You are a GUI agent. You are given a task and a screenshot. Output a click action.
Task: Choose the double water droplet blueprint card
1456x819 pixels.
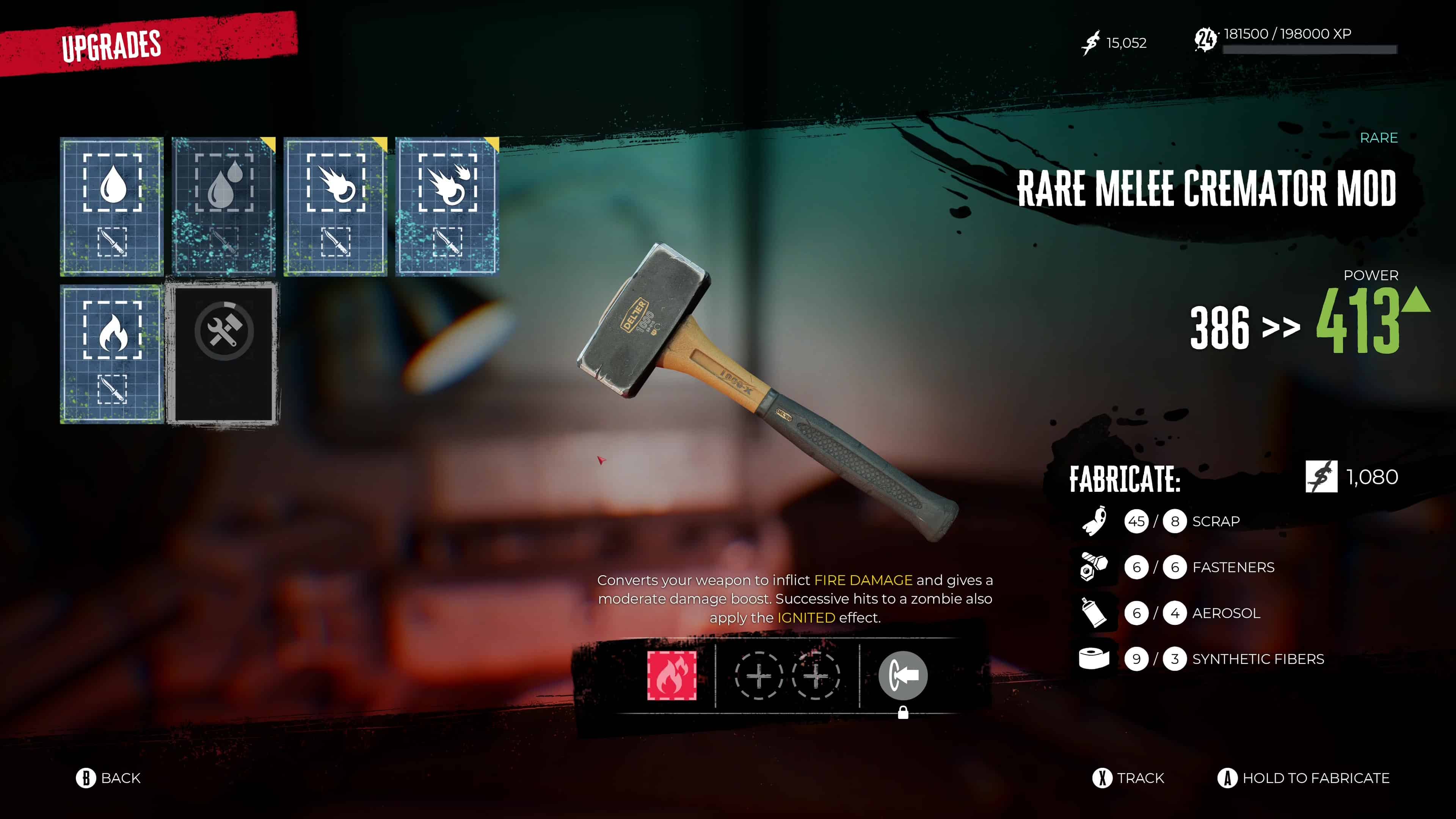click(x=224, y=206)
